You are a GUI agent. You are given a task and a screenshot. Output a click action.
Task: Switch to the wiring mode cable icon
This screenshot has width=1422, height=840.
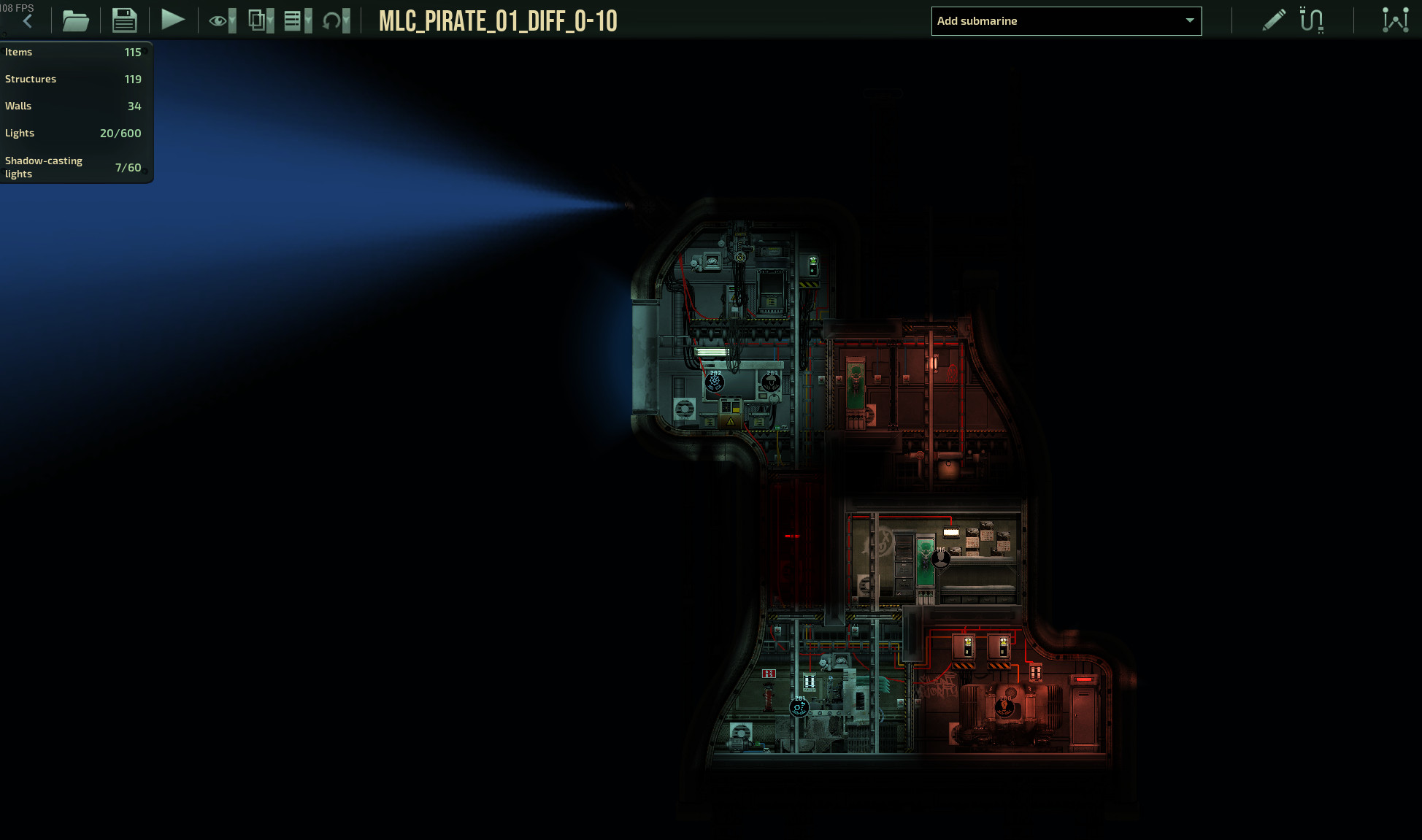[1311, 20]
